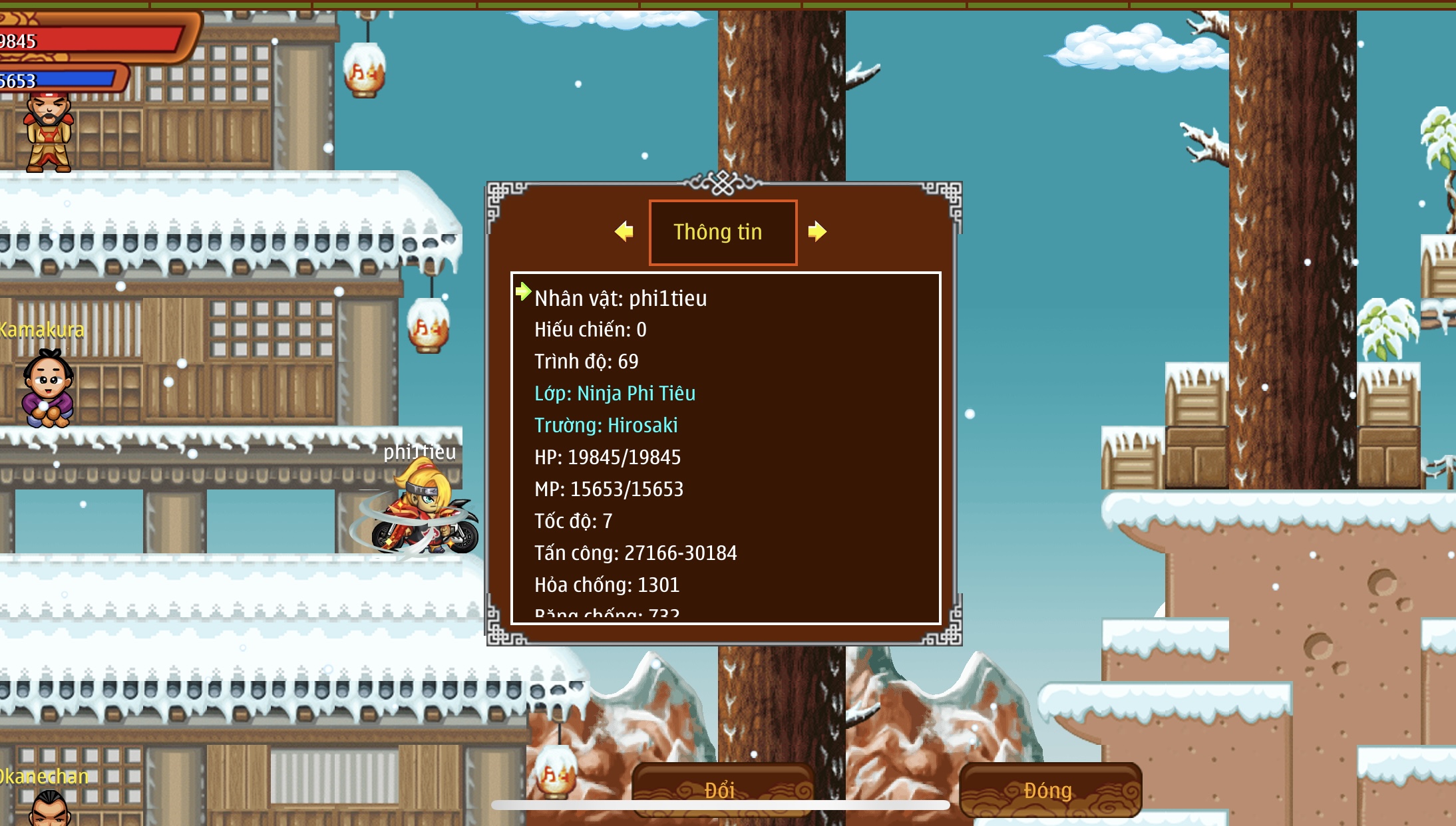
Task: Select the Trường: Hirosaki row
Action: [606, 425]
